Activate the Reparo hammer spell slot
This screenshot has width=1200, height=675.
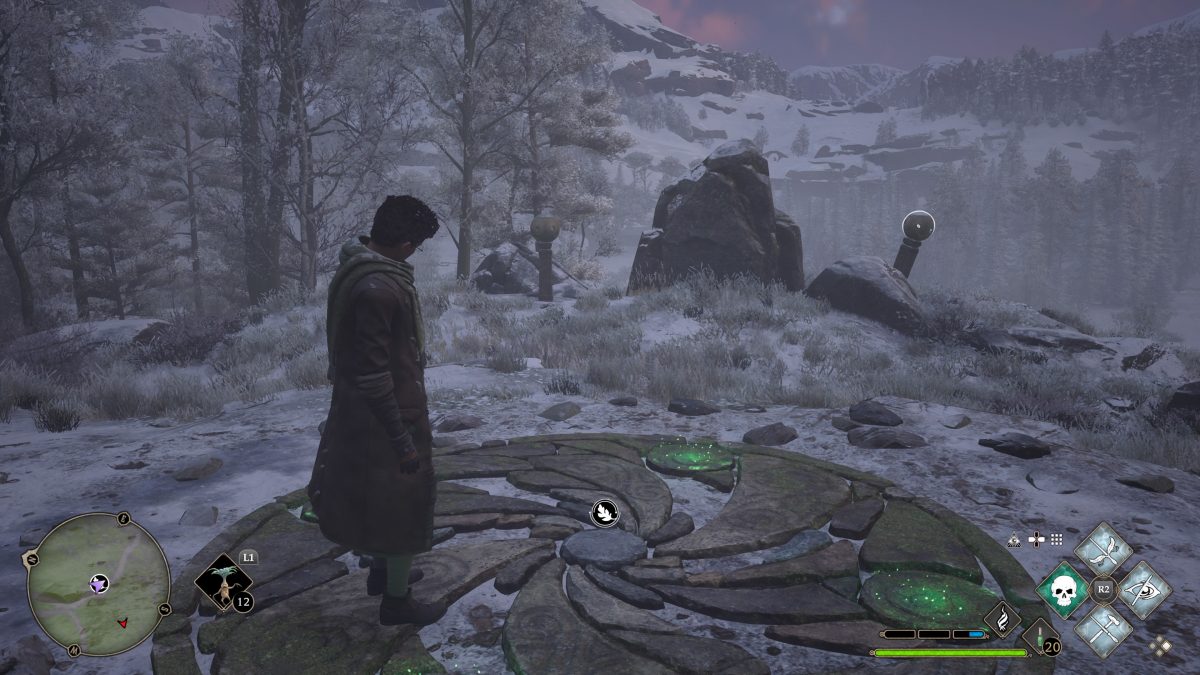(1103, 630)
